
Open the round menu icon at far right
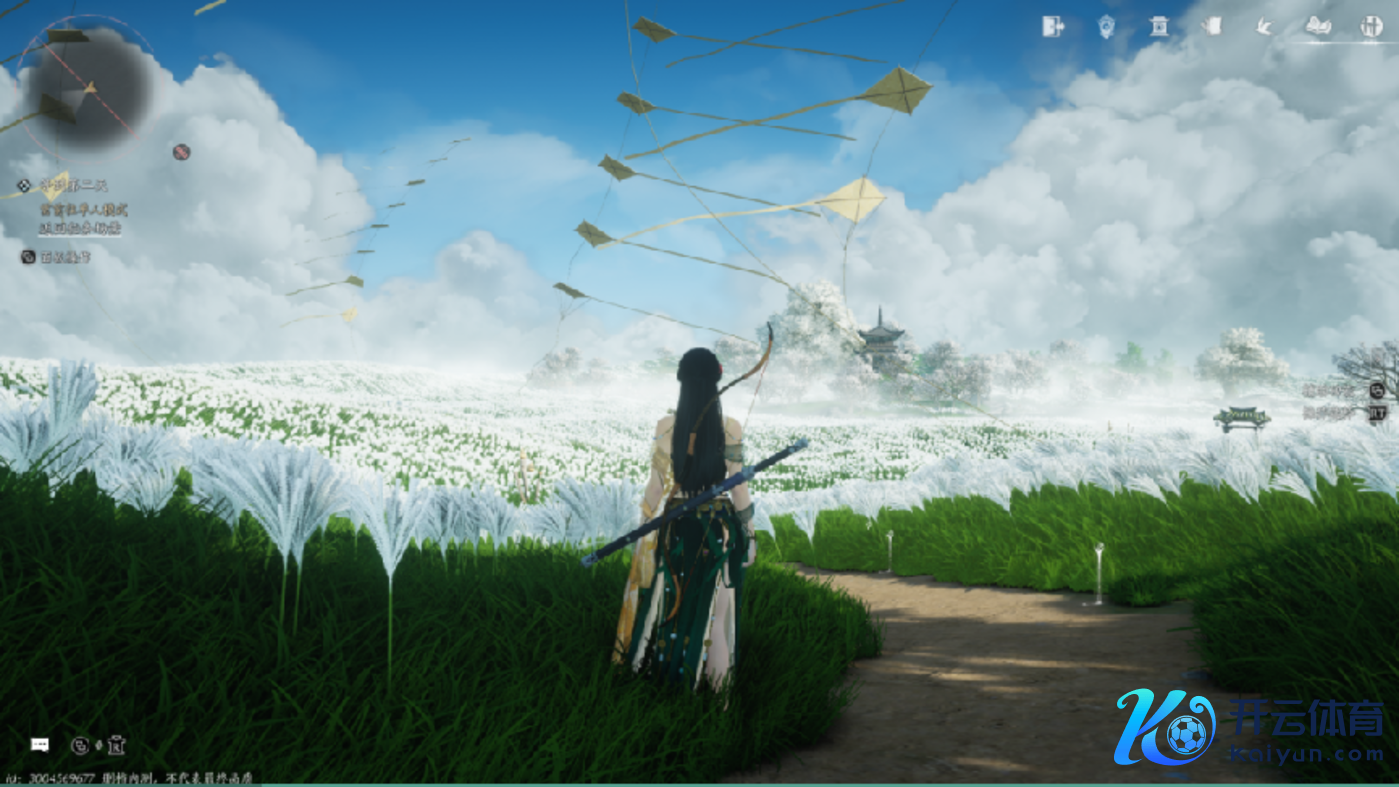[x=1371, y=27]
